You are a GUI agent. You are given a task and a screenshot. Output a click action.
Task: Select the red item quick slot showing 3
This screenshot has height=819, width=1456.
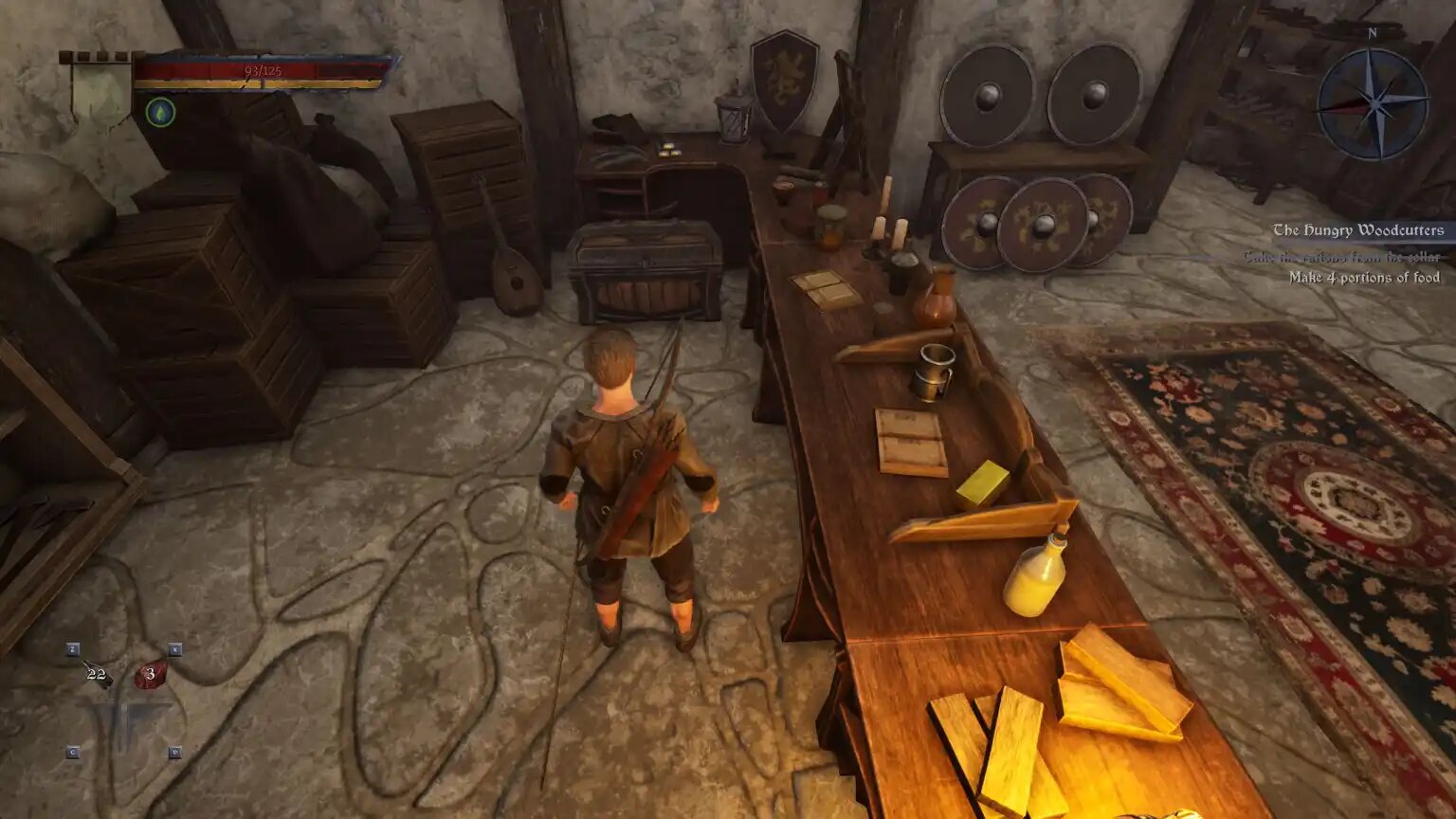coord(150,674)
